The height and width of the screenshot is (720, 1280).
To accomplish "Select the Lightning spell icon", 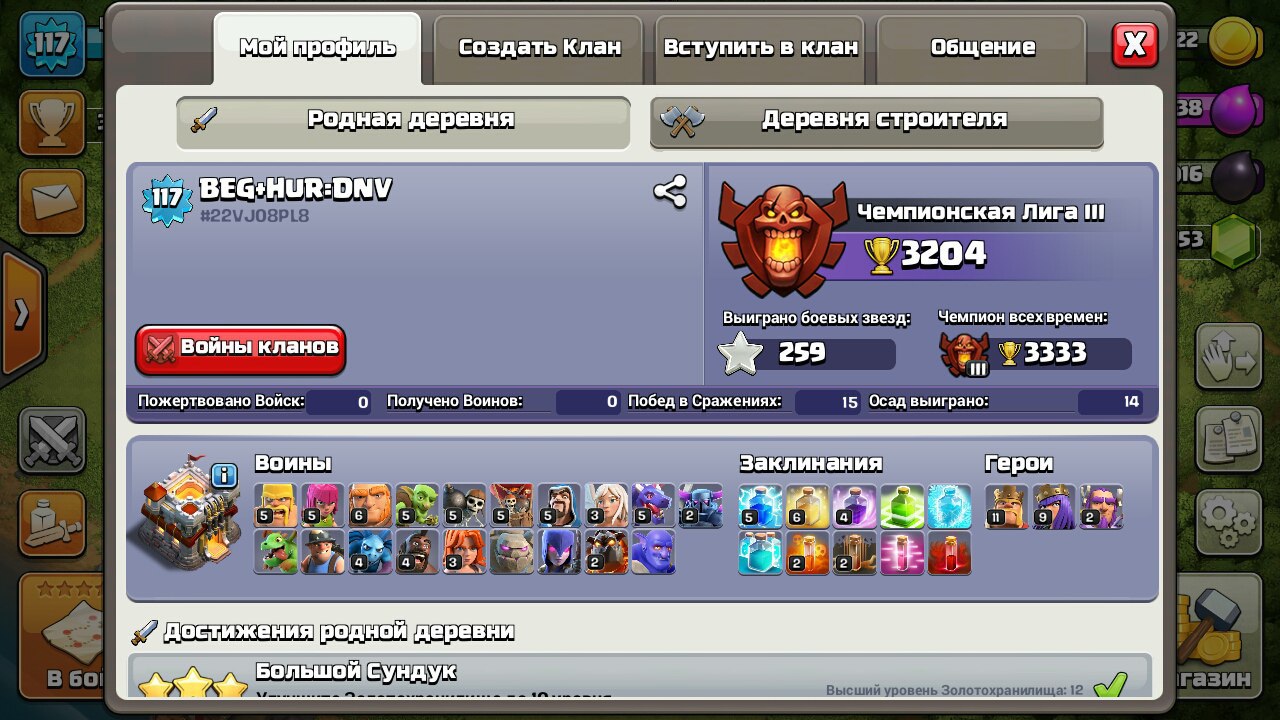I will pos(759,505).
